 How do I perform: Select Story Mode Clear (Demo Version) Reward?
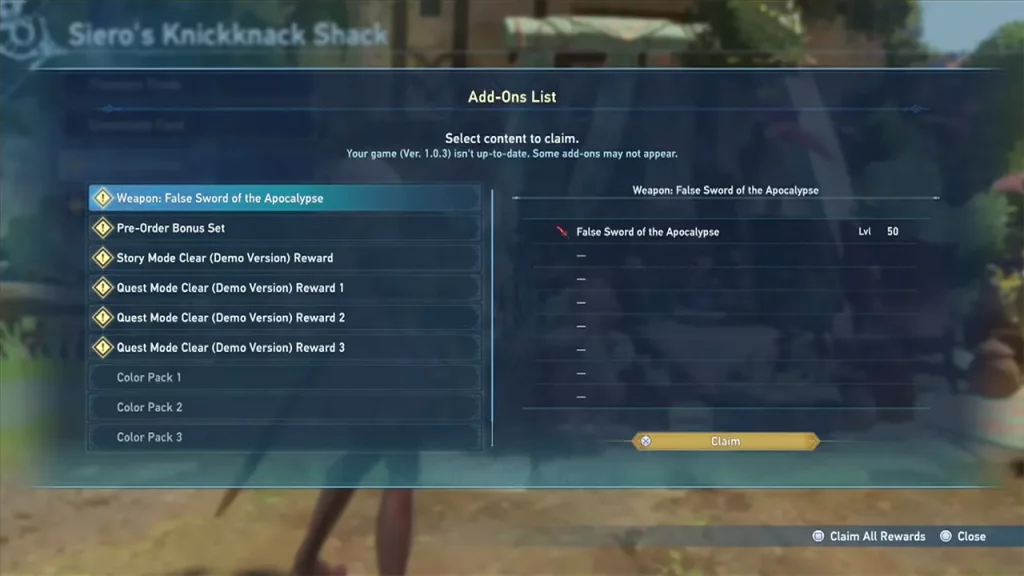[285, 258]
